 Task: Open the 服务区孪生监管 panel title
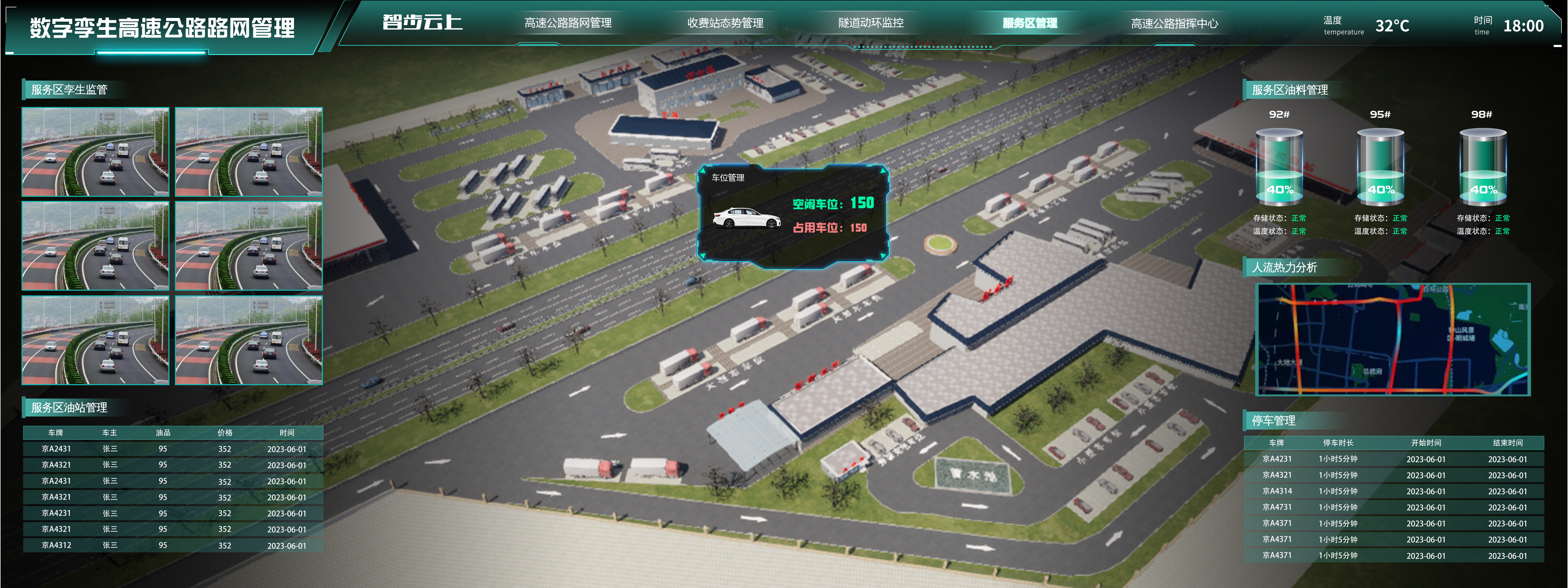point(69,90)
